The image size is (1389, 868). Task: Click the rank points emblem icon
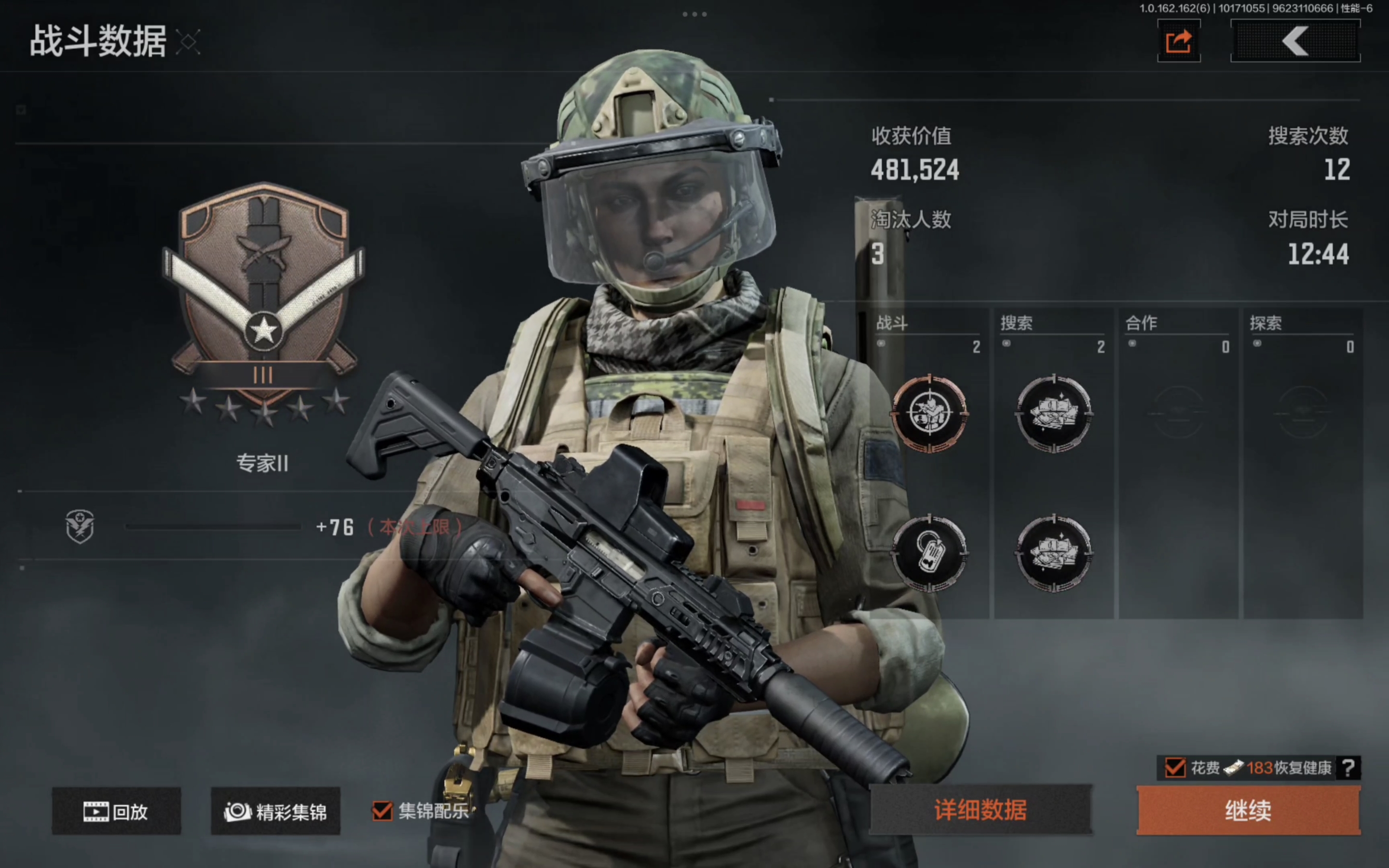tap(80, 526)
